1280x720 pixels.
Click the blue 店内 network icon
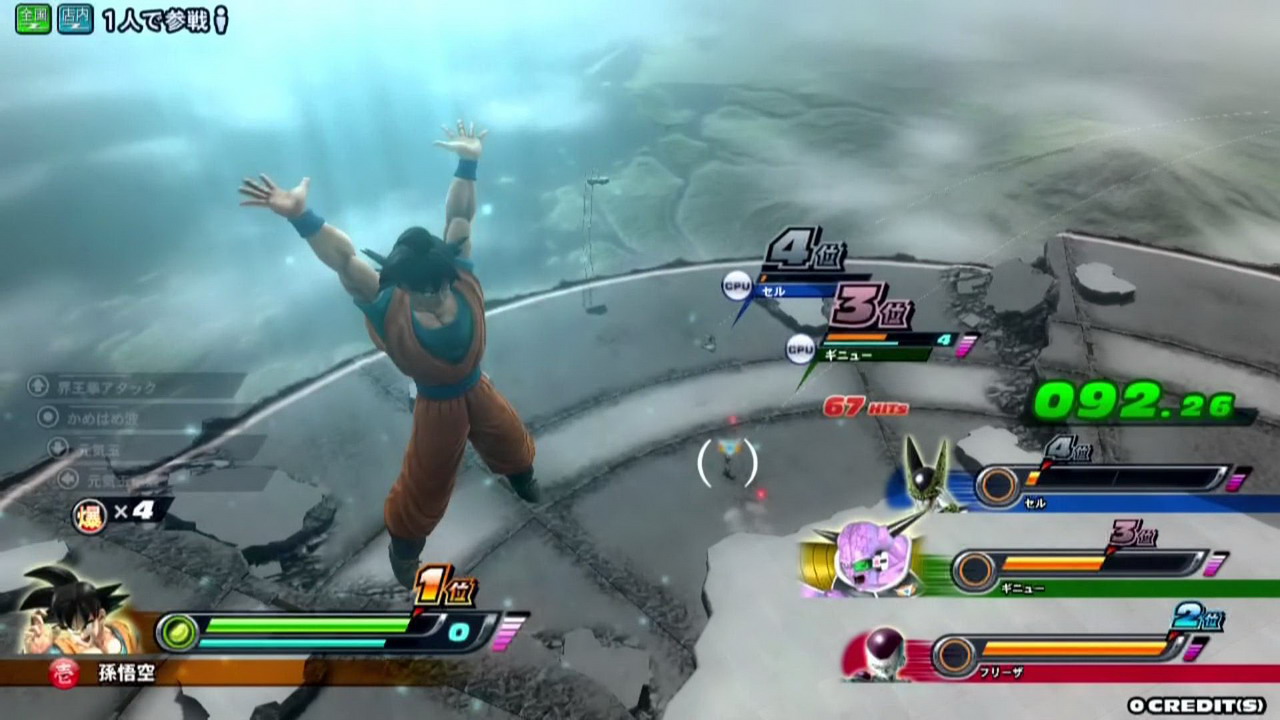(75, 19)
